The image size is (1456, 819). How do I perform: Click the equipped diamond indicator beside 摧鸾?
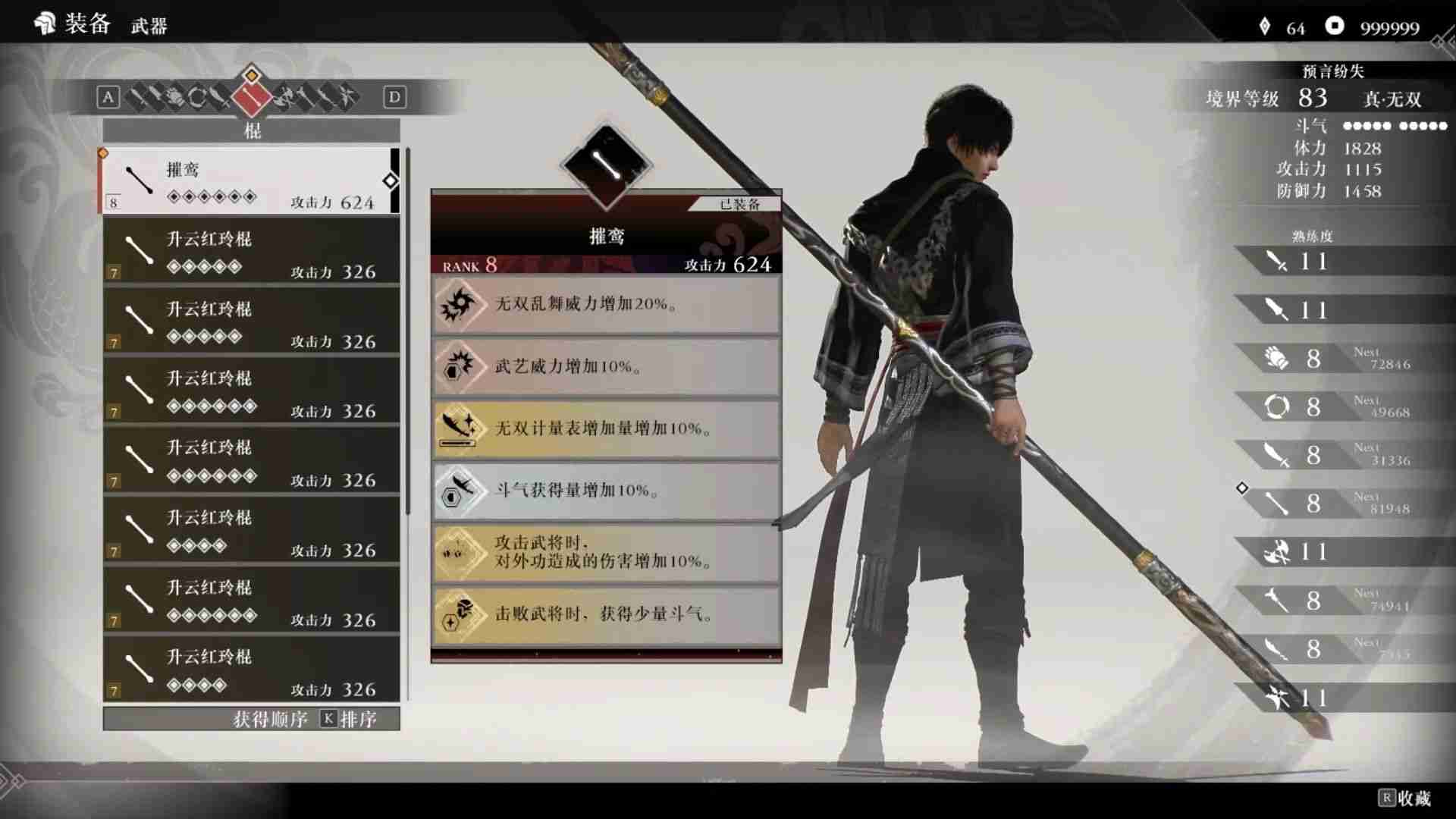(391, 182)
